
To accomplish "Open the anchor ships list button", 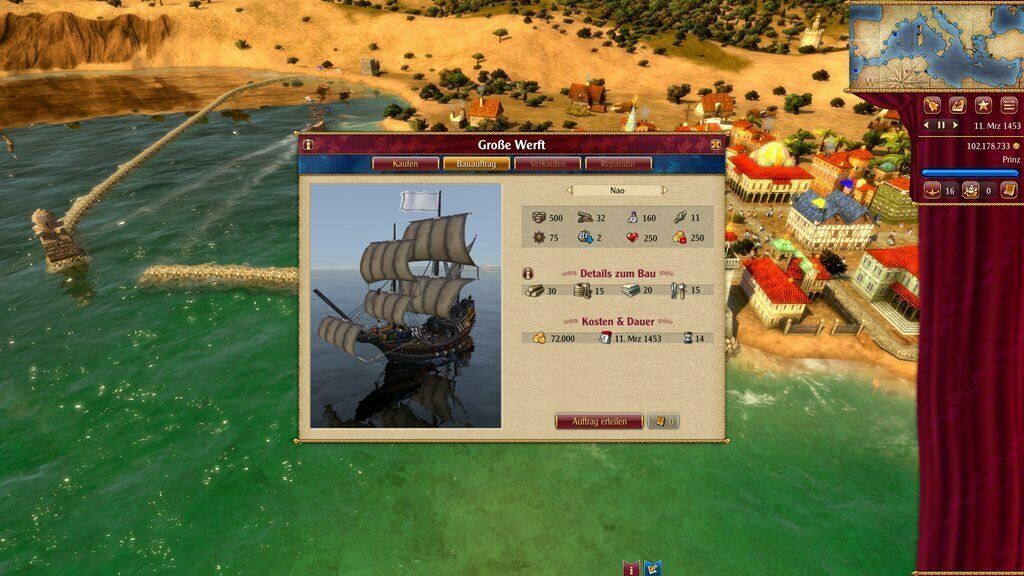I will pos(931,190).
